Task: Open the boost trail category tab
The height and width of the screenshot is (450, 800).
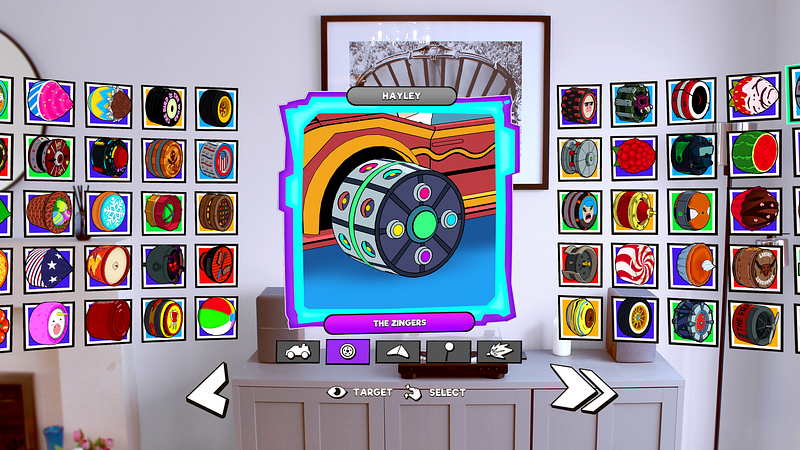Action: (x=498, y=351)
